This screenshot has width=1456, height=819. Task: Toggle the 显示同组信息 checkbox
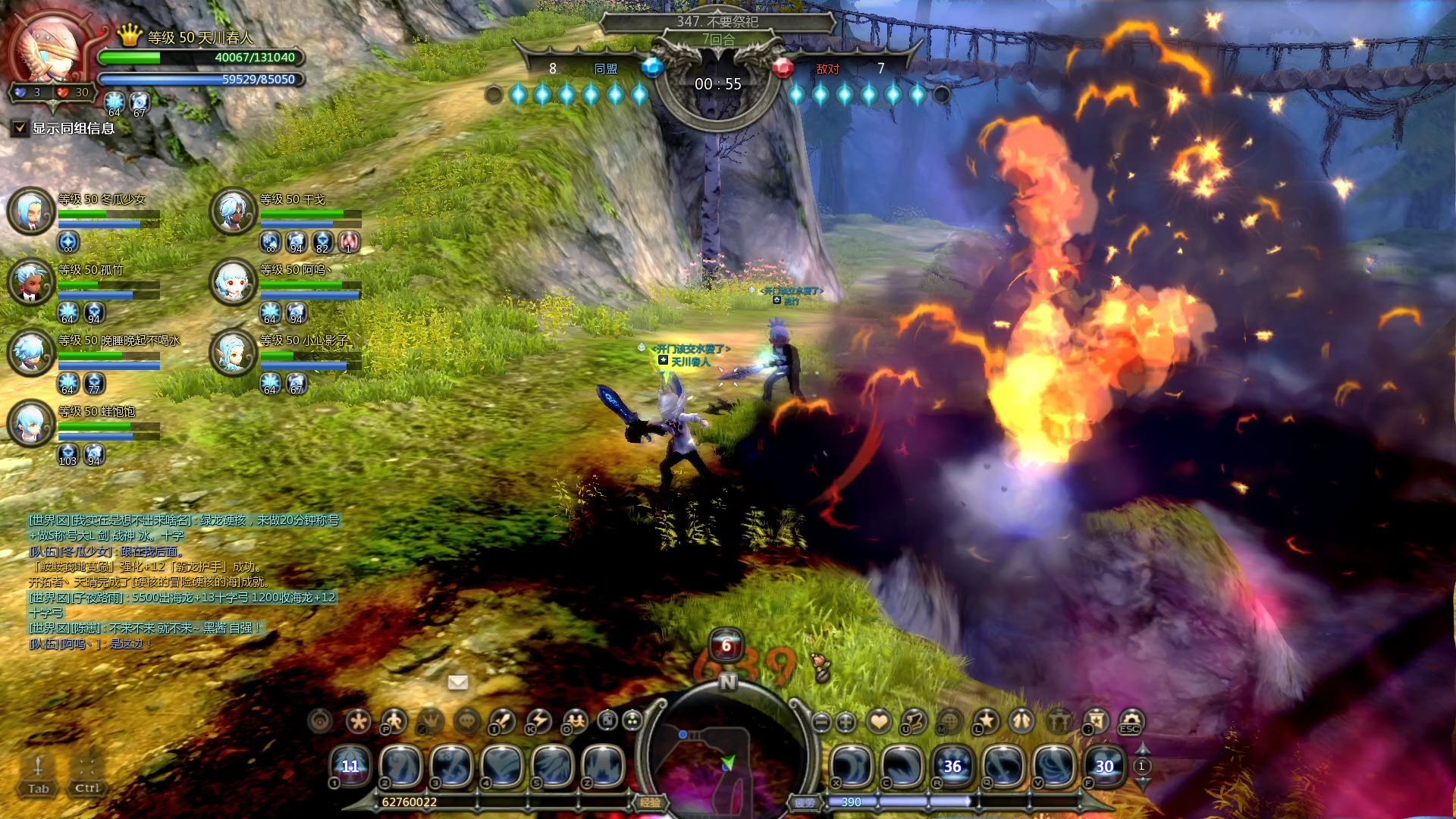(x=20, y=128)
